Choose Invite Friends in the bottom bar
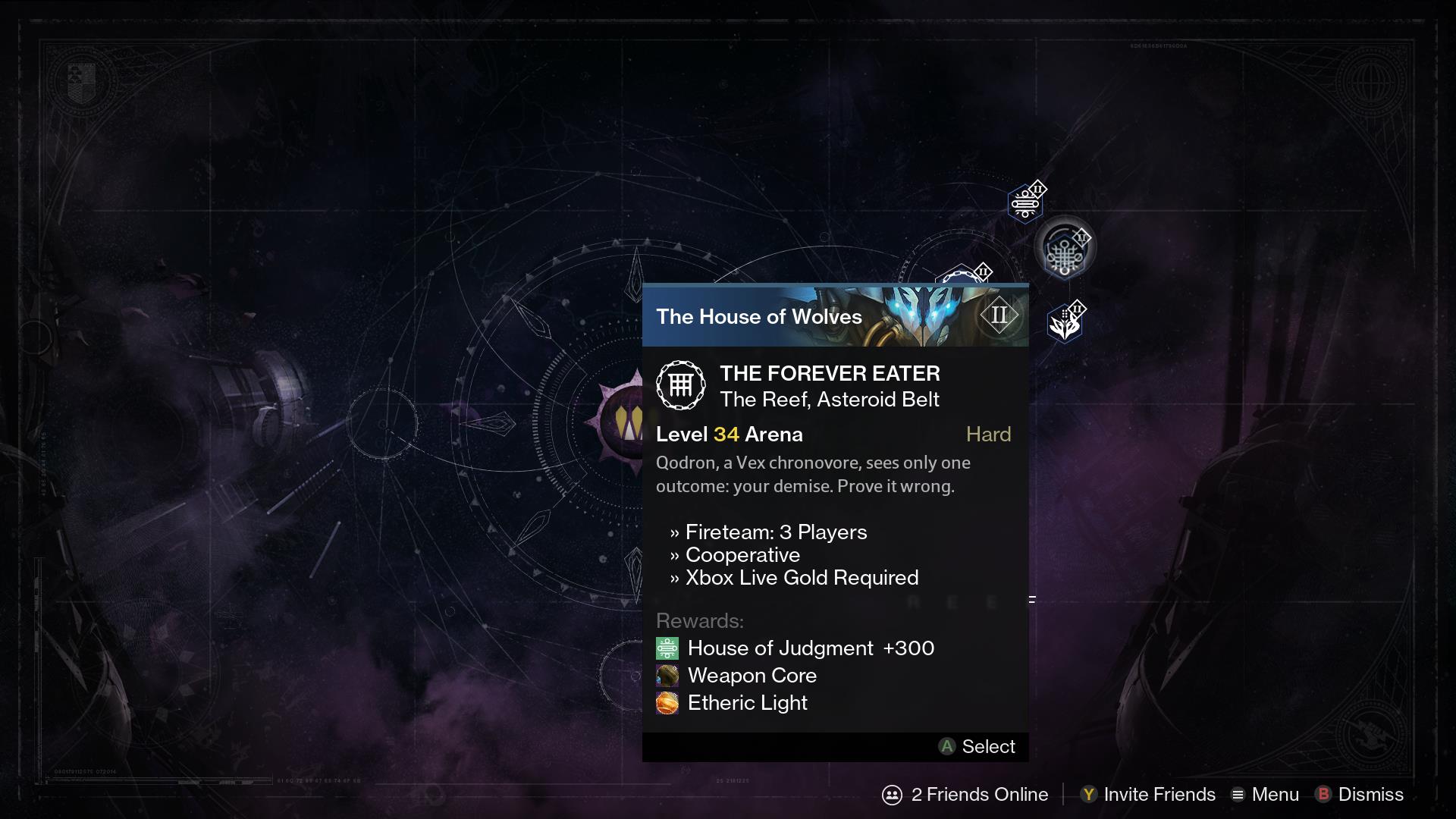The image size is (1456, 819). point(1148,794)
